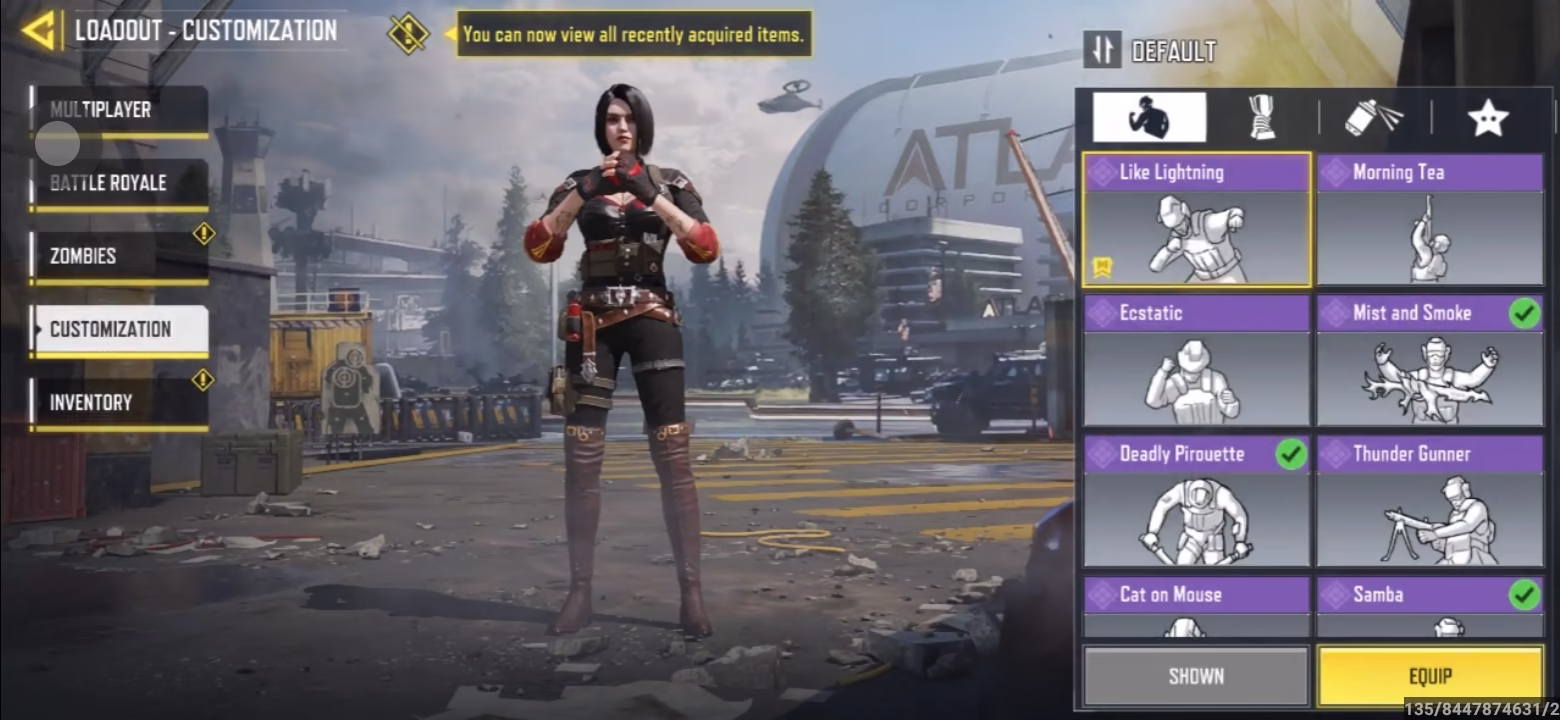
Task: Choose the Deadly Pirouette emote
Action: point(1196,502)
